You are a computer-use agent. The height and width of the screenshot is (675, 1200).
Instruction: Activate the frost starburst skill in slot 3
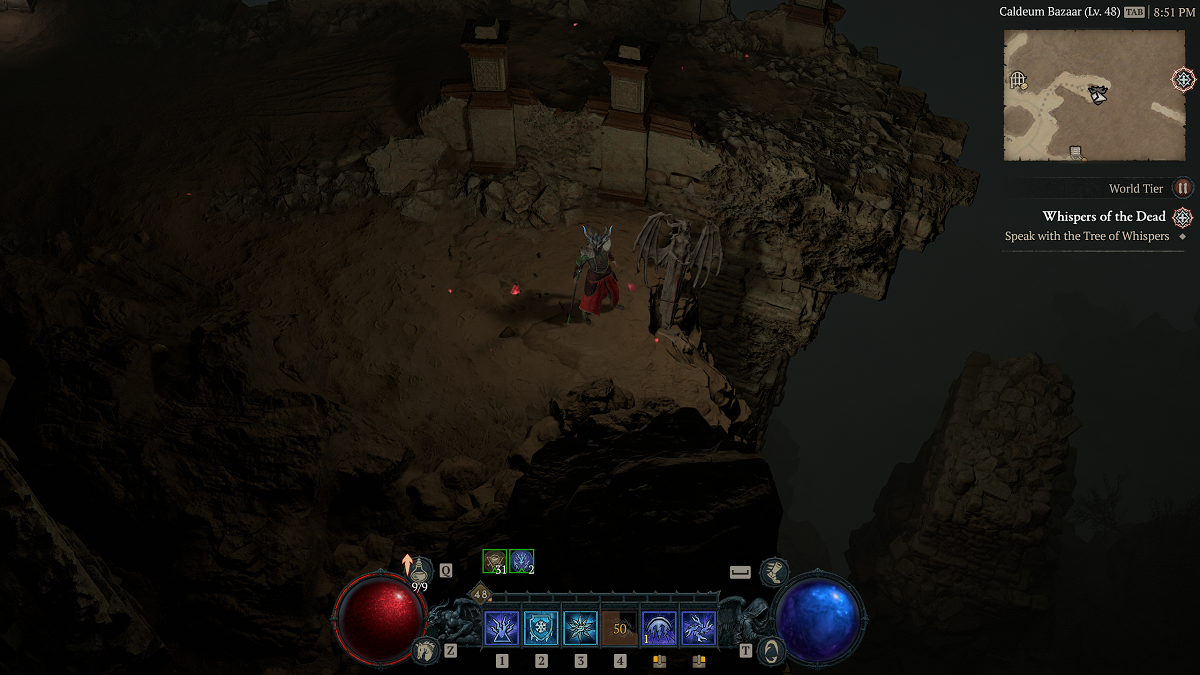coord(580,629)
